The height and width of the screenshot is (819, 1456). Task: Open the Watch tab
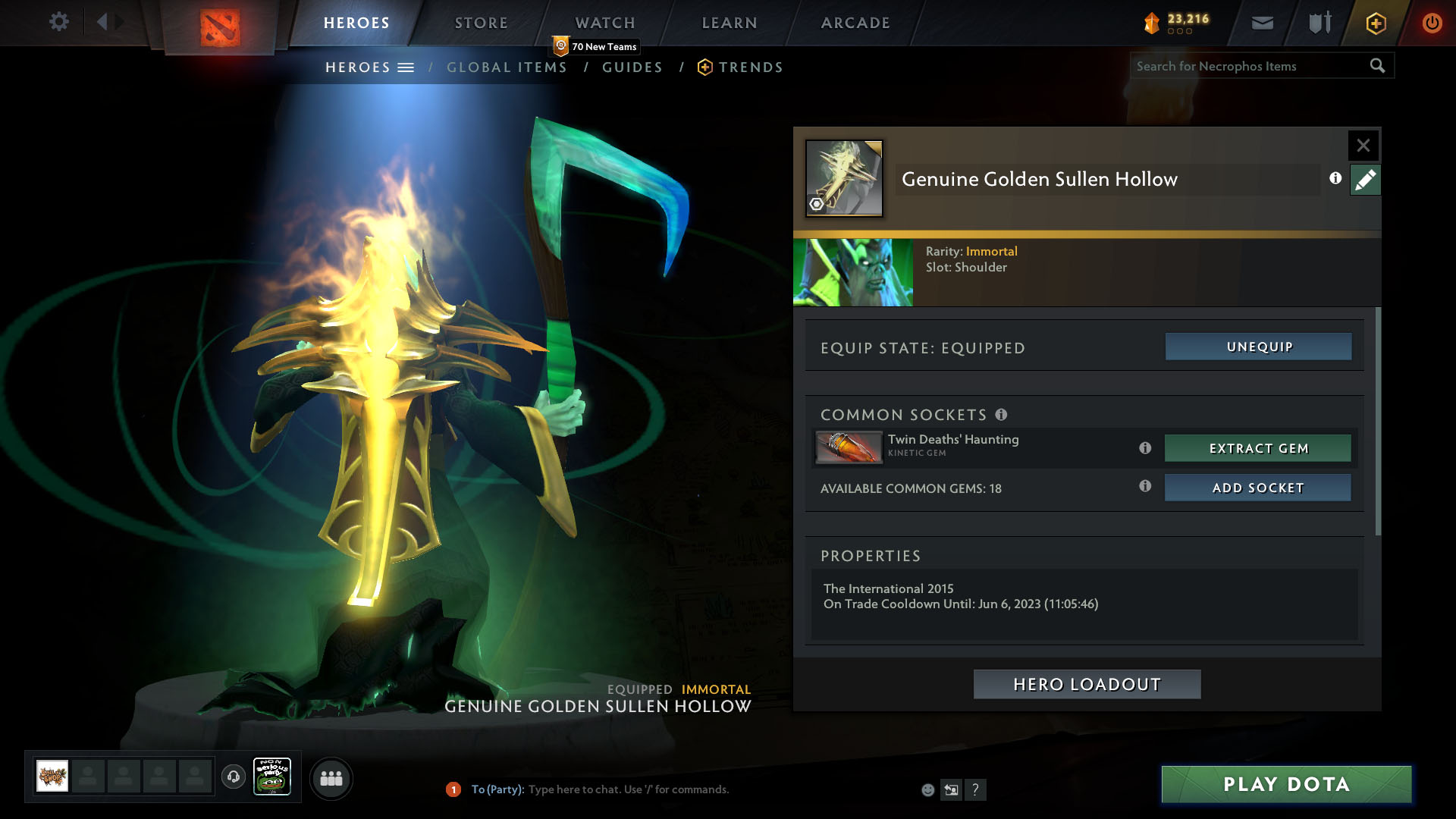604,23
